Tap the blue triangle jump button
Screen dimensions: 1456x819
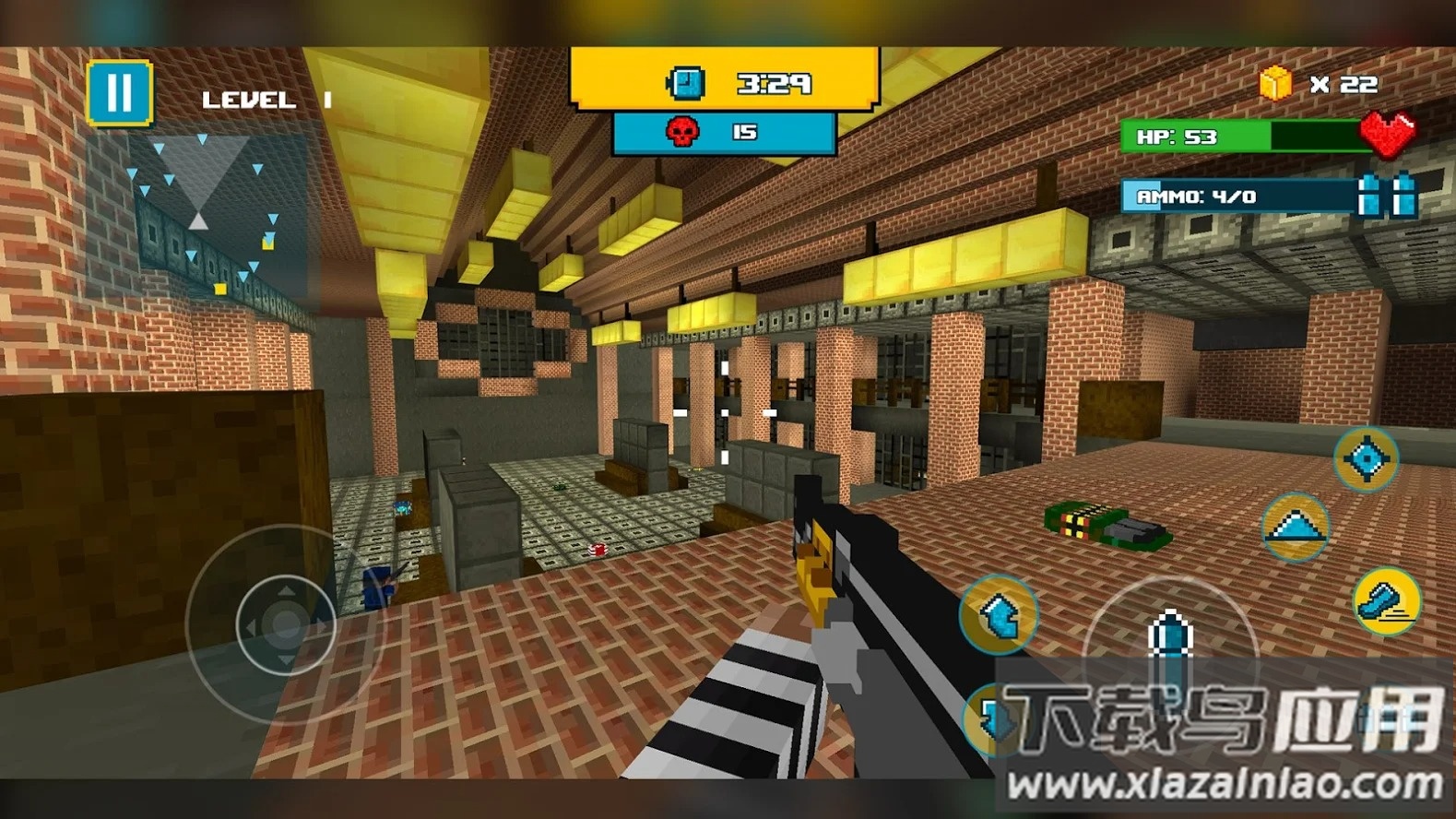point(1295,528)
